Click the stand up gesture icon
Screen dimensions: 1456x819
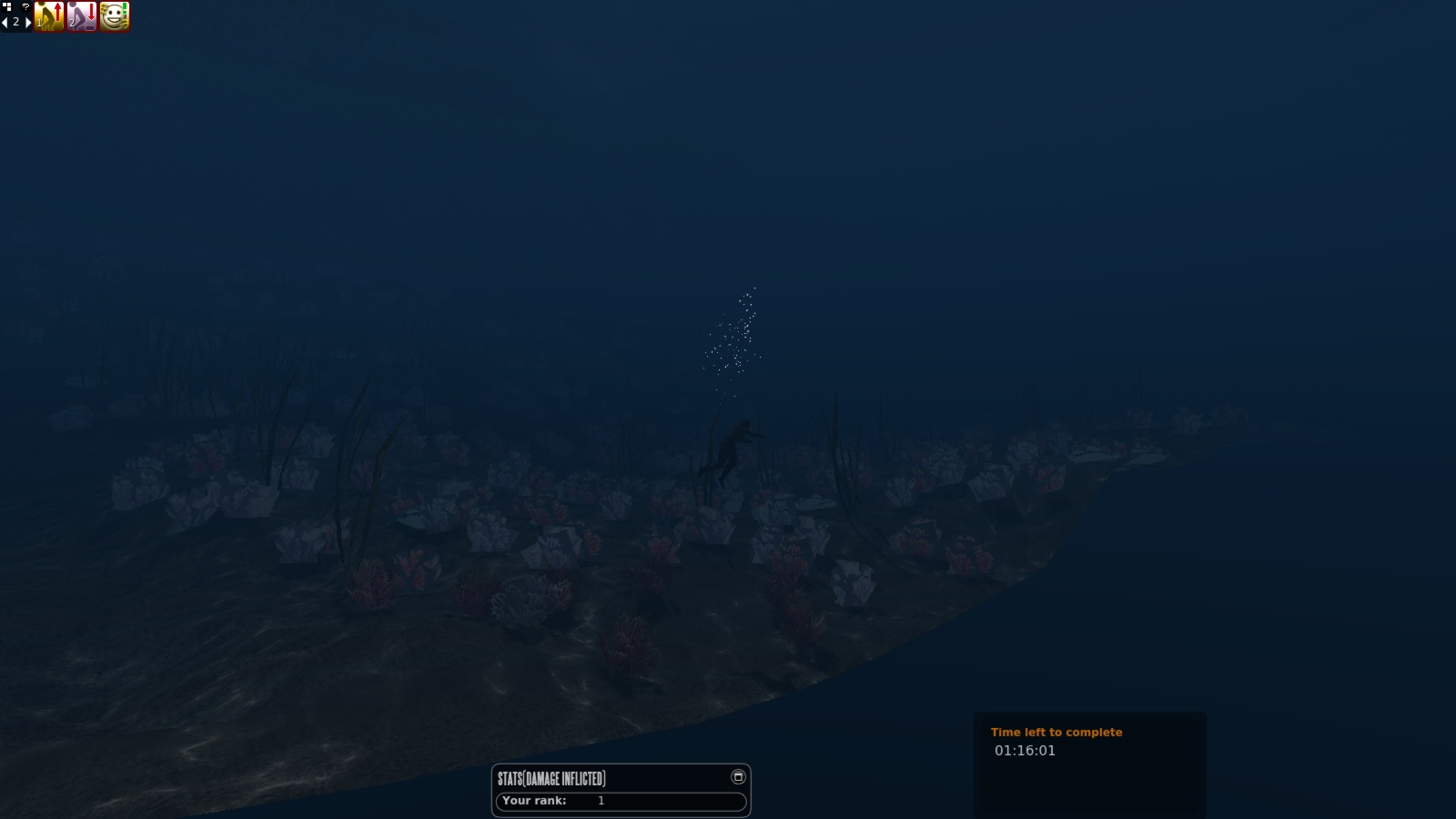(49, 16)
